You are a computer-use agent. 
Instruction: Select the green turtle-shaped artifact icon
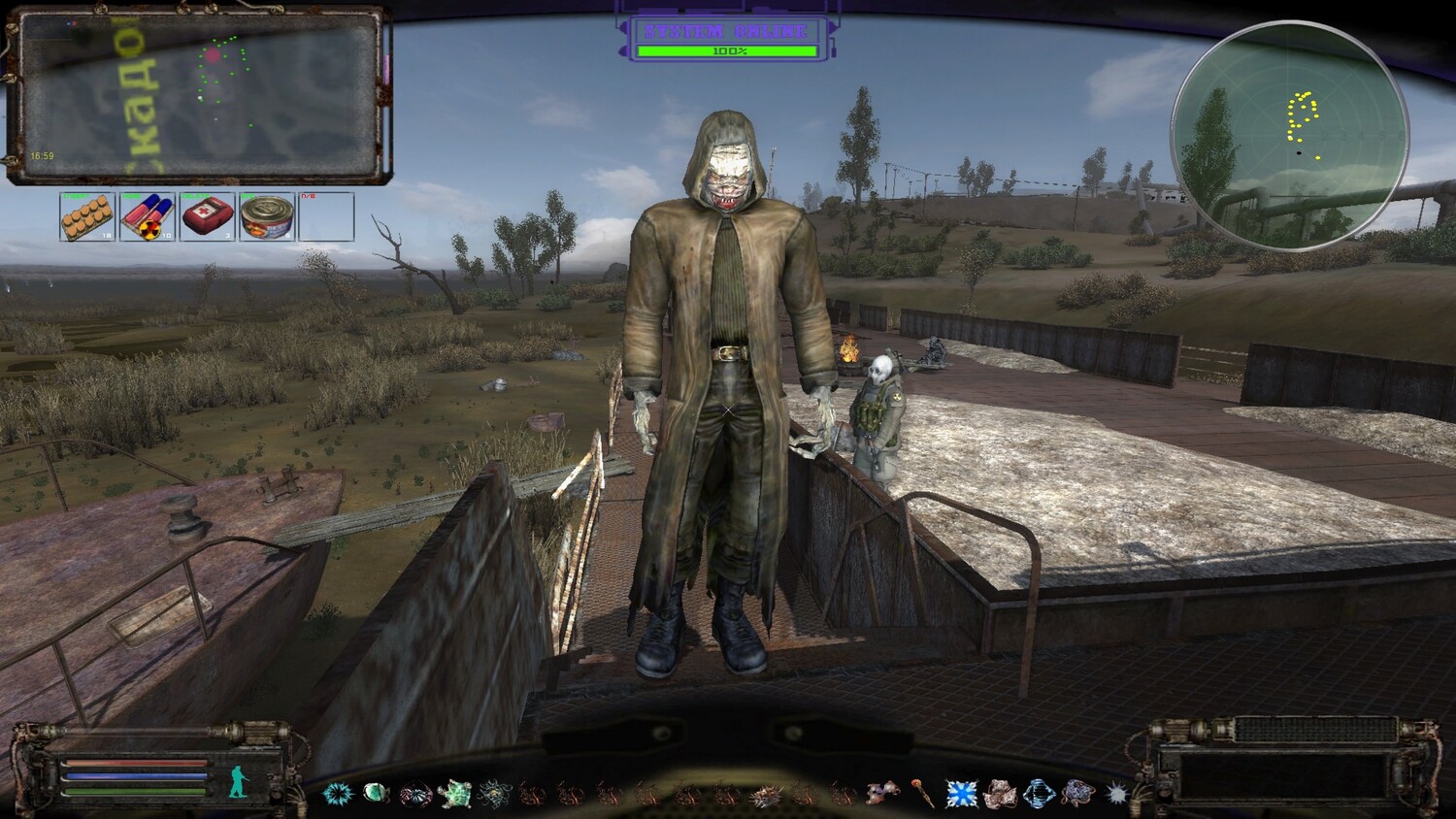454,795
